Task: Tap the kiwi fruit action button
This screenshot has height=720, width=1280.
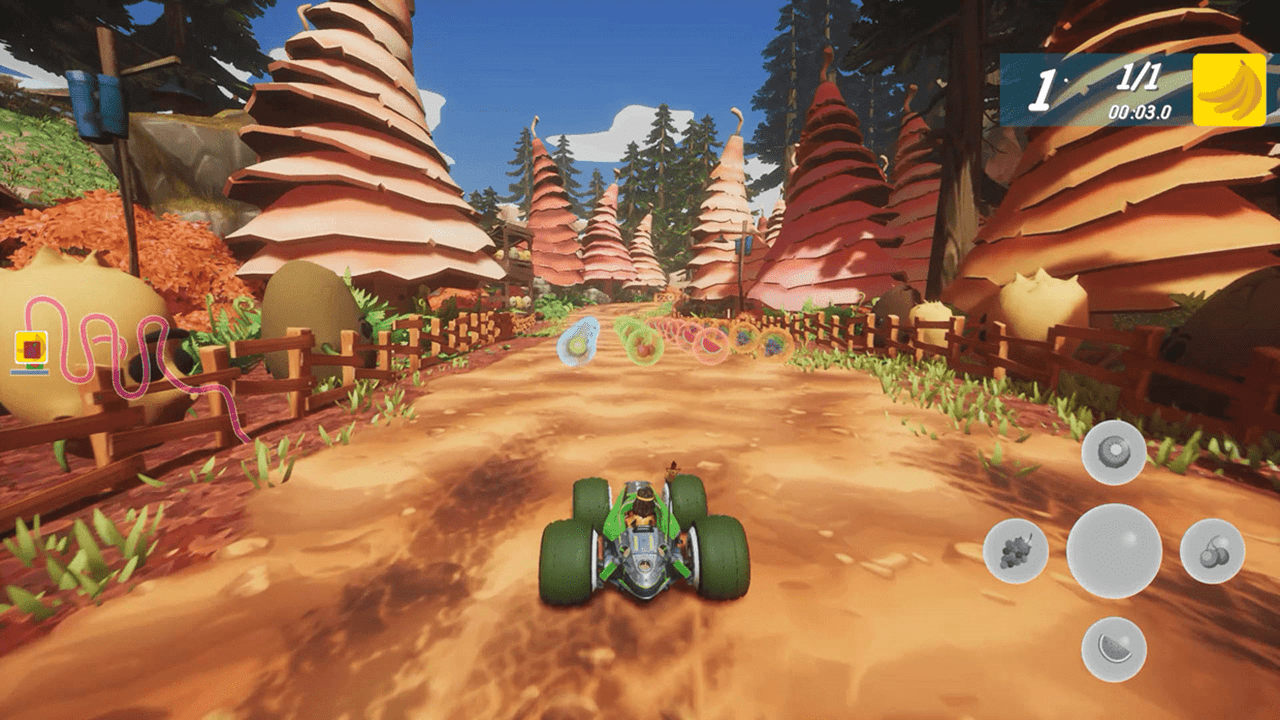Action: coord(1113,450)
